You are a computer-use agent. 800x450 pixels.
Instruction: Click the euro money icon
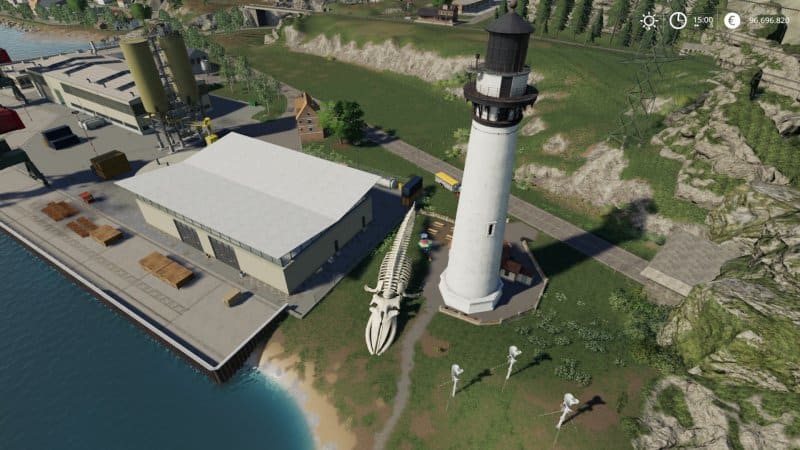click(x=732, y=20)
